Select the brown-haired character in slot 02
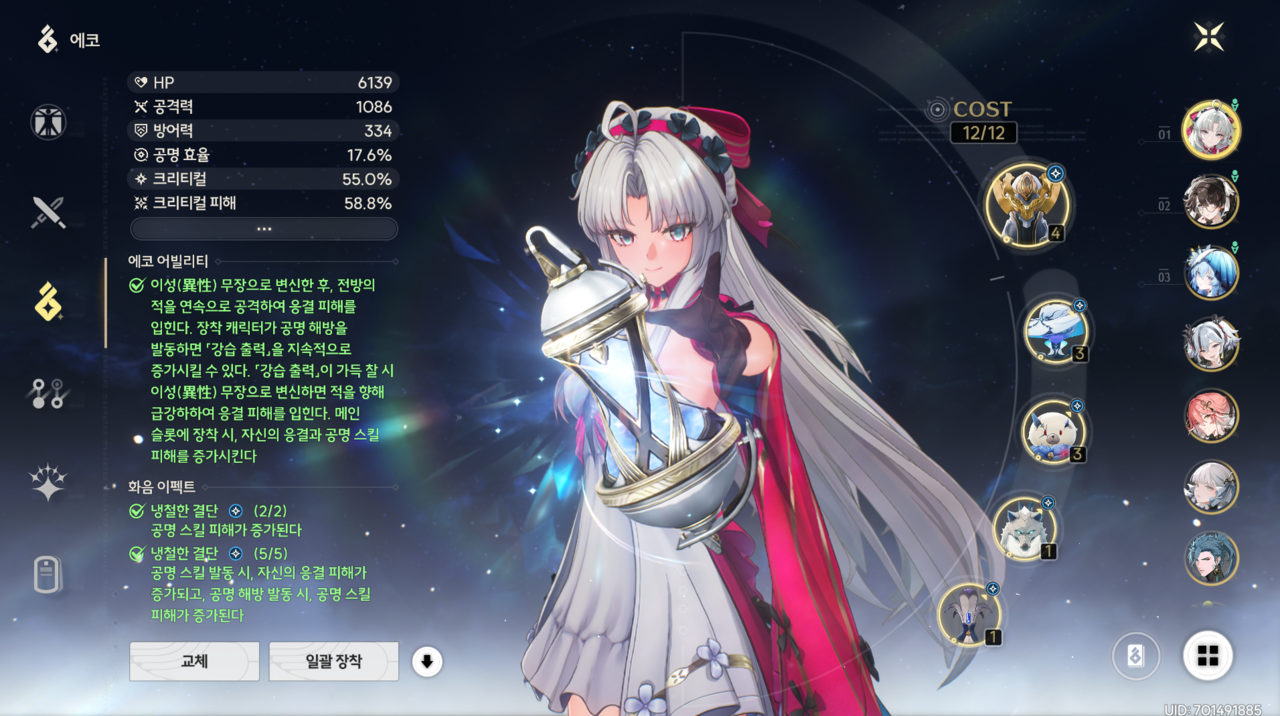 (x=1211, y=201)
